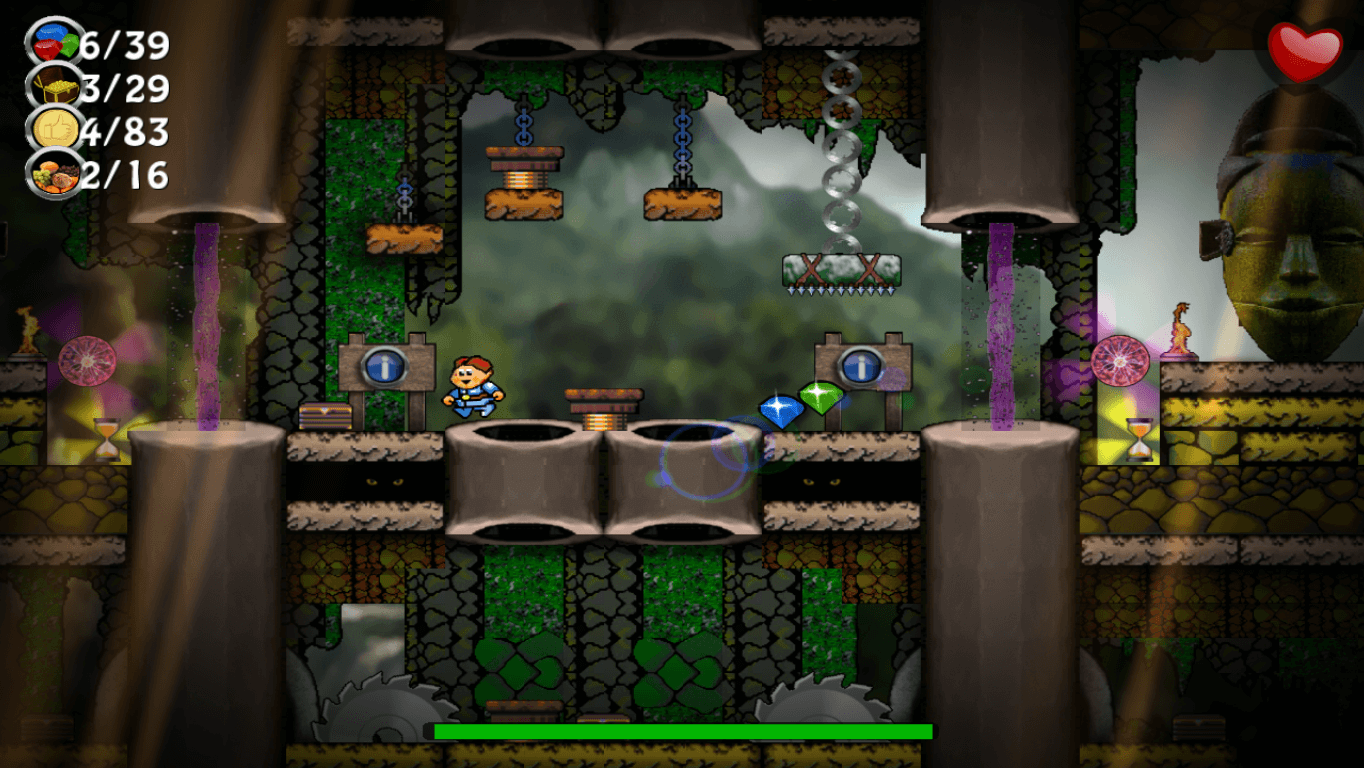Screen dimensions: 1364x768
Task: Click the silver spiral spring above the trap
Action: [840, 150]
